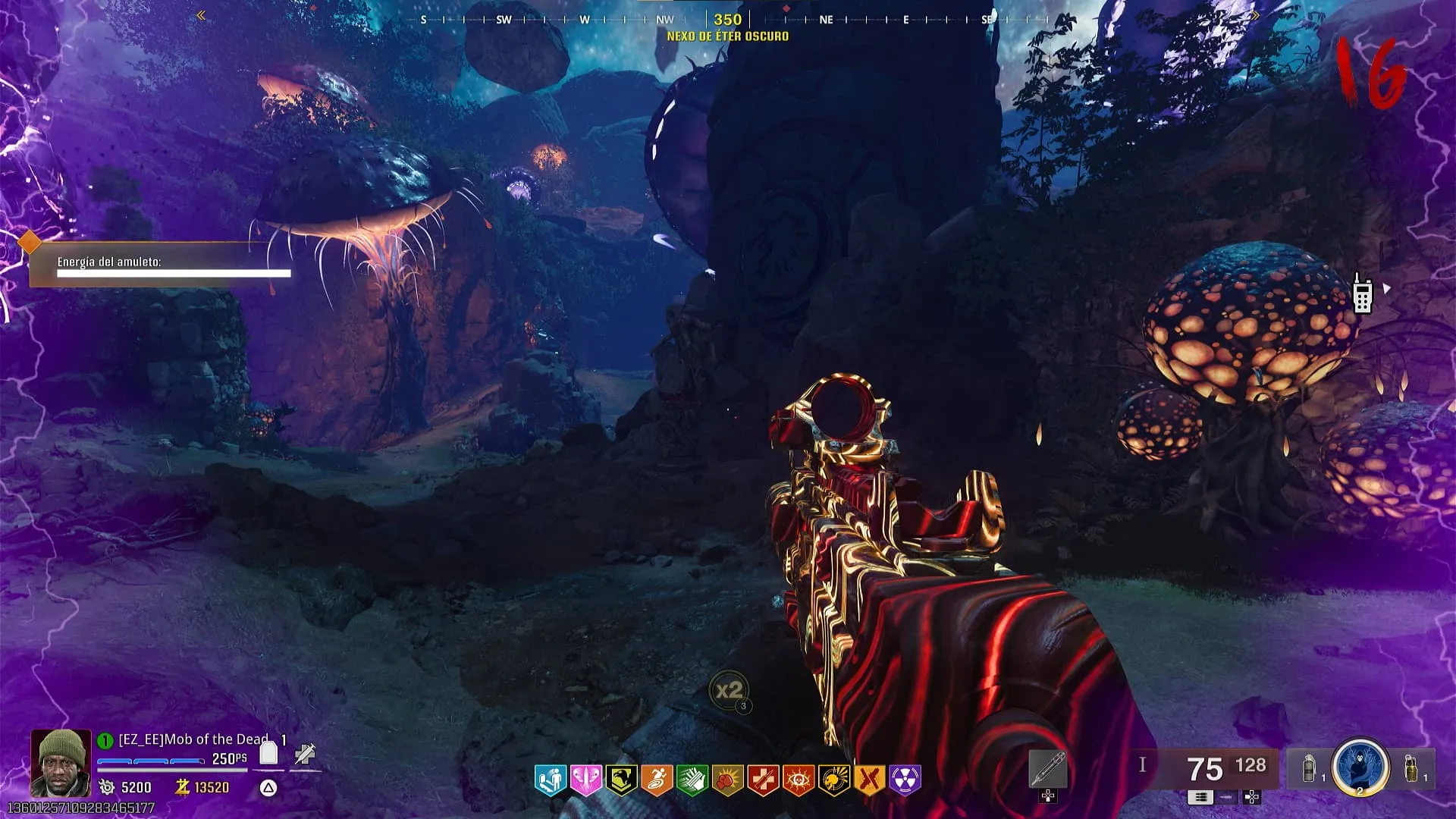Select the crossed pistols perk icon

coord(870,780)
